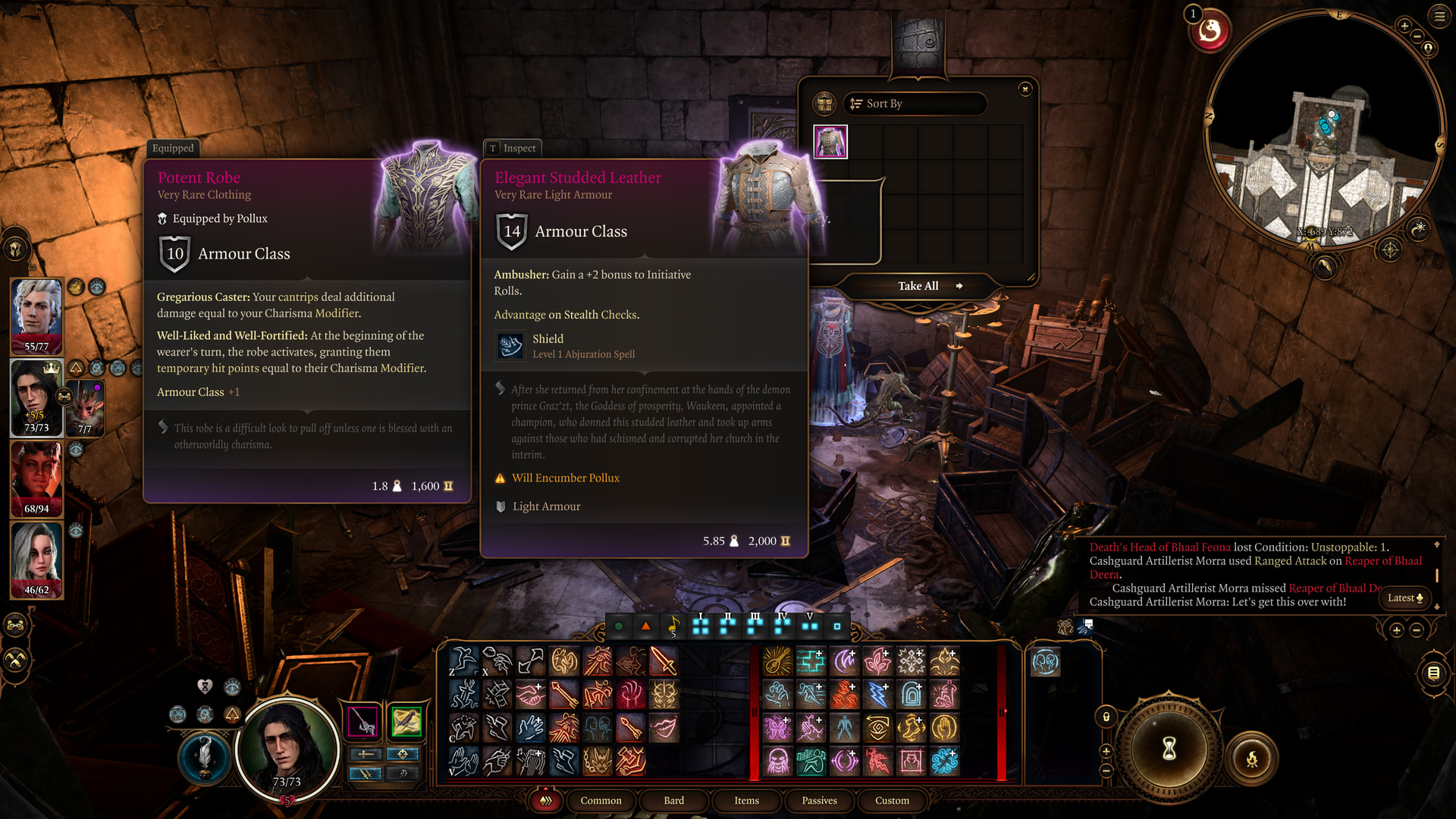Close the loot container window
1456x819 pixels.
pos(1025,89)
